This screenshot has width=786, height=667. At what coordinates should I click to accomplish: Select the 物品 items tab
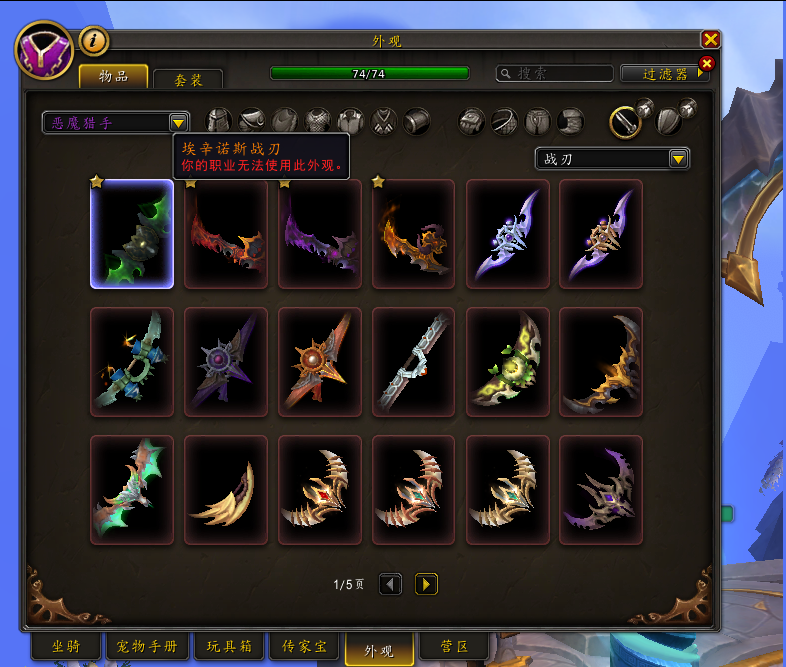(113, 77)
